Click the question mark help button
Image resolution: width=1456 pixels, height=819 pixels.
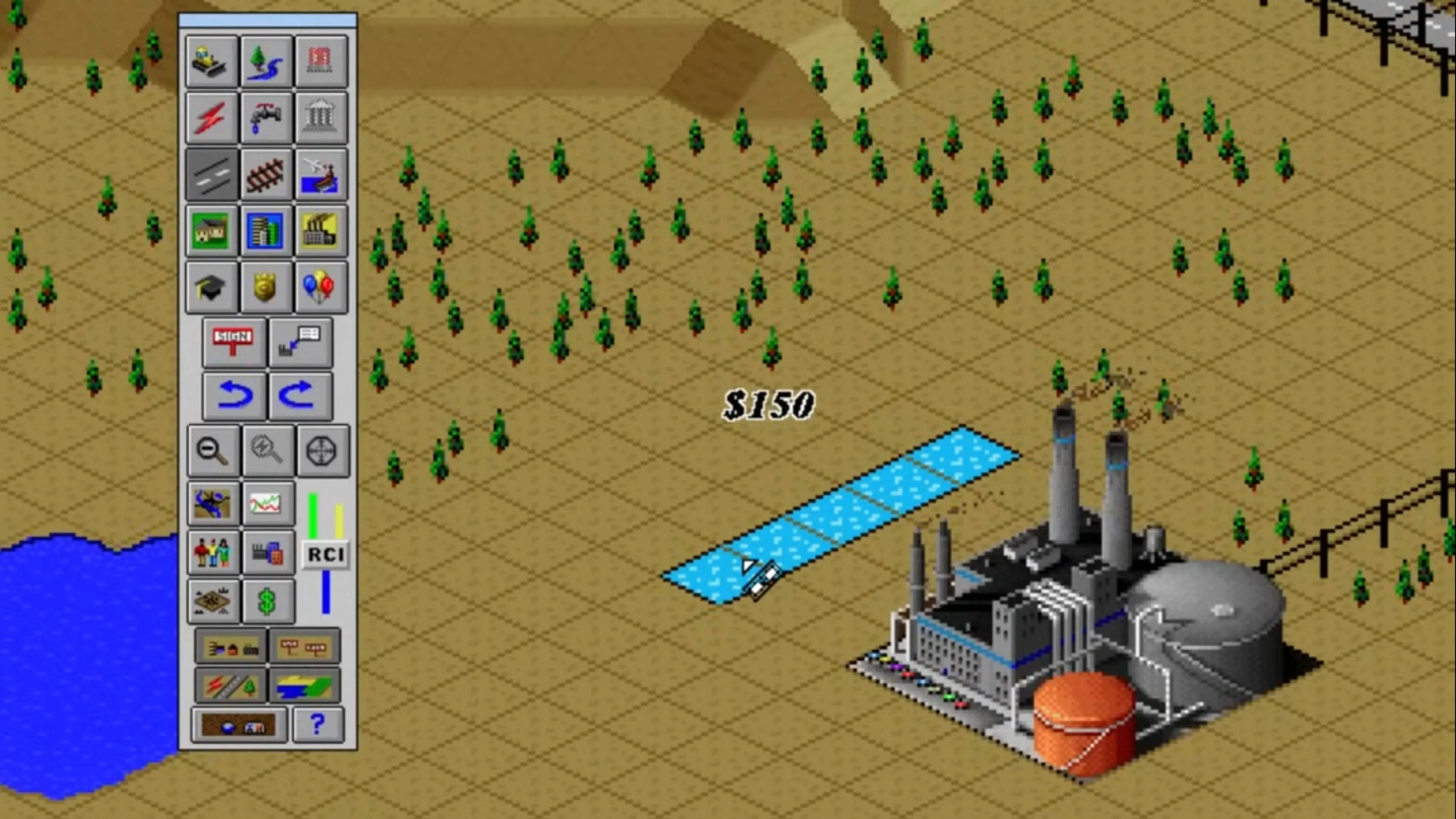tap(318, 724)
